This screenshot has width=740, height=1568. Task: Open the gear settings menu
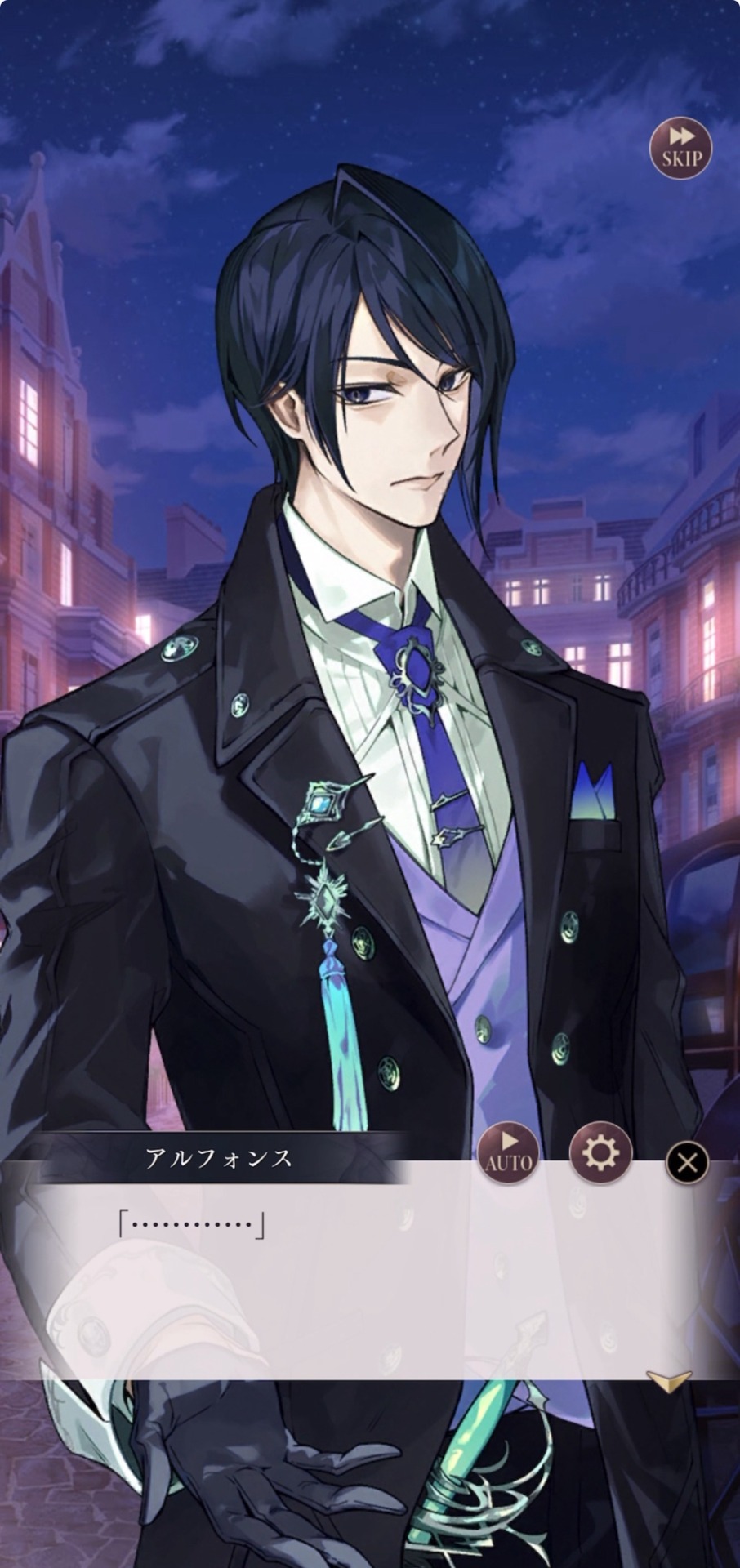click(x=600, y=1153)
